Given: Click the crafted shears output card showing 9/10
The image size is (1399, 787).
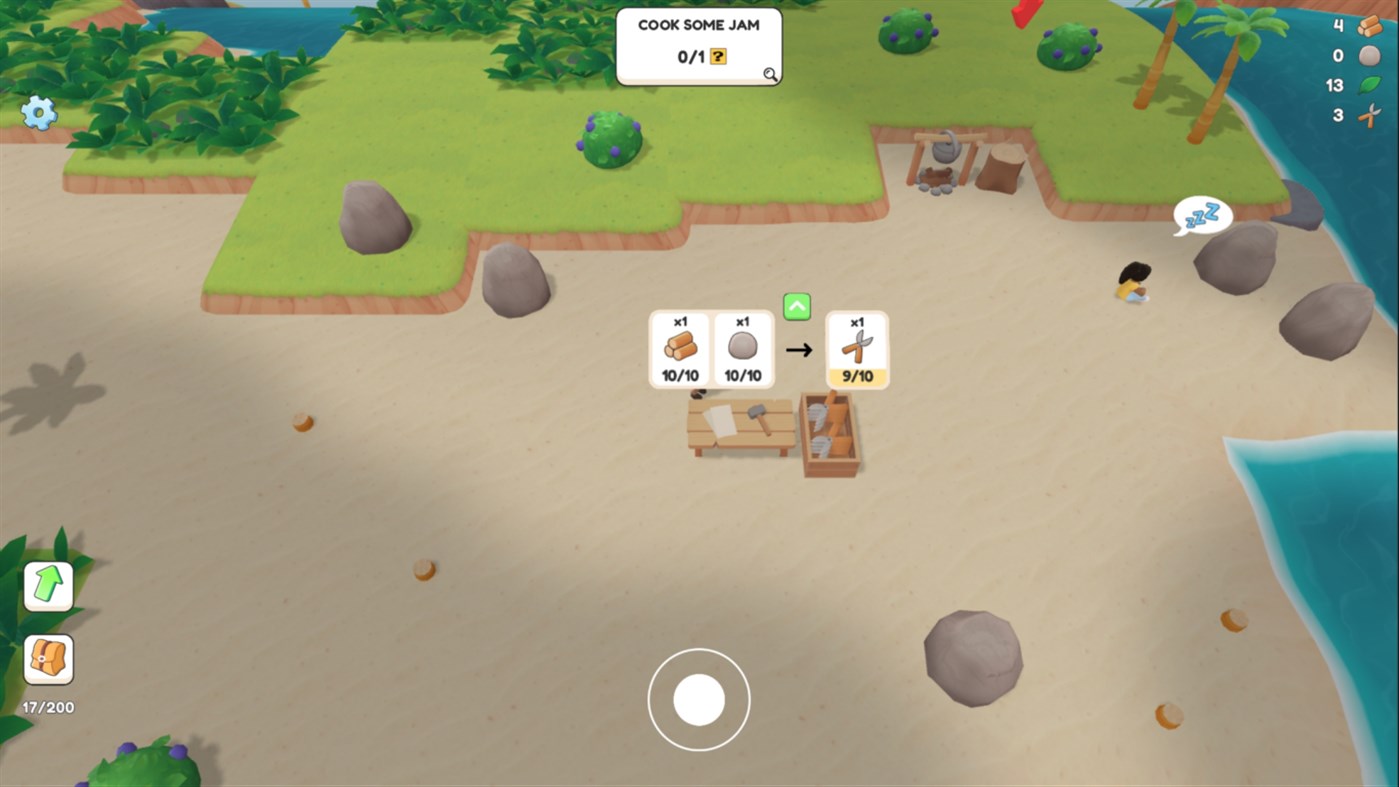Looking at the screenshot, I should [856, 349].
